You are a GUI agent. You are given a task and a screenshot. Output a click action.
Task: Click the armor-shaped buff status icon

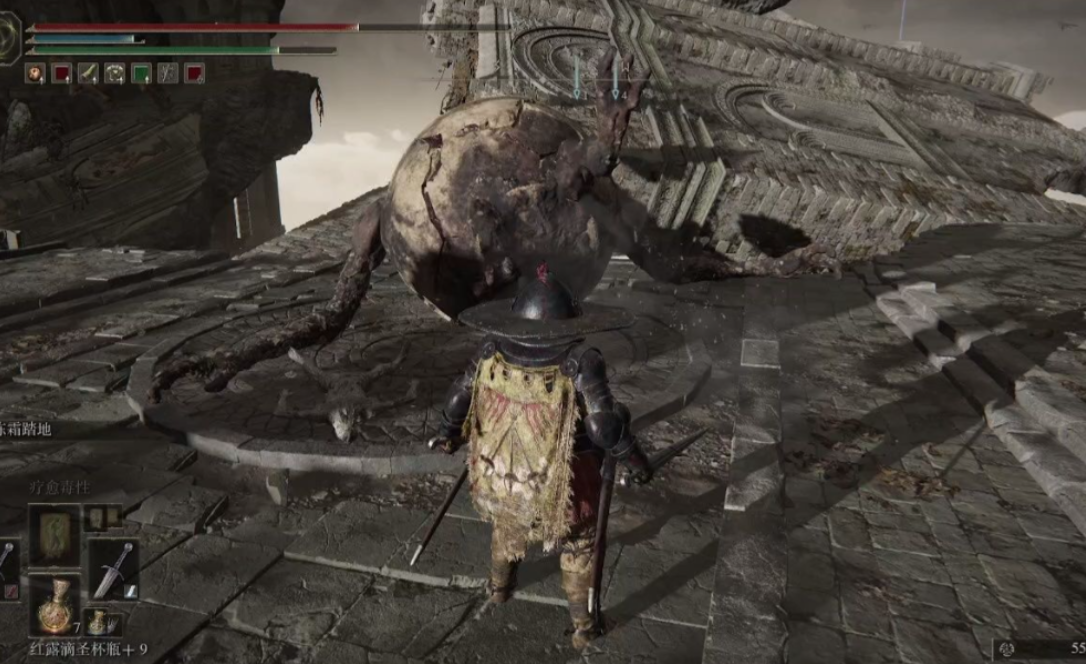click(115, 73)
